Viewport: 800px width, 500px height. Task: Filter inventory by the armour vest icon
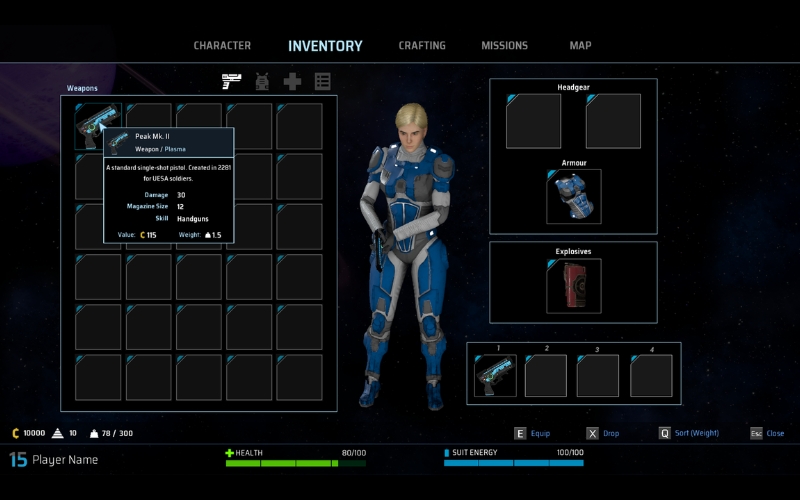tap(262, 82)
